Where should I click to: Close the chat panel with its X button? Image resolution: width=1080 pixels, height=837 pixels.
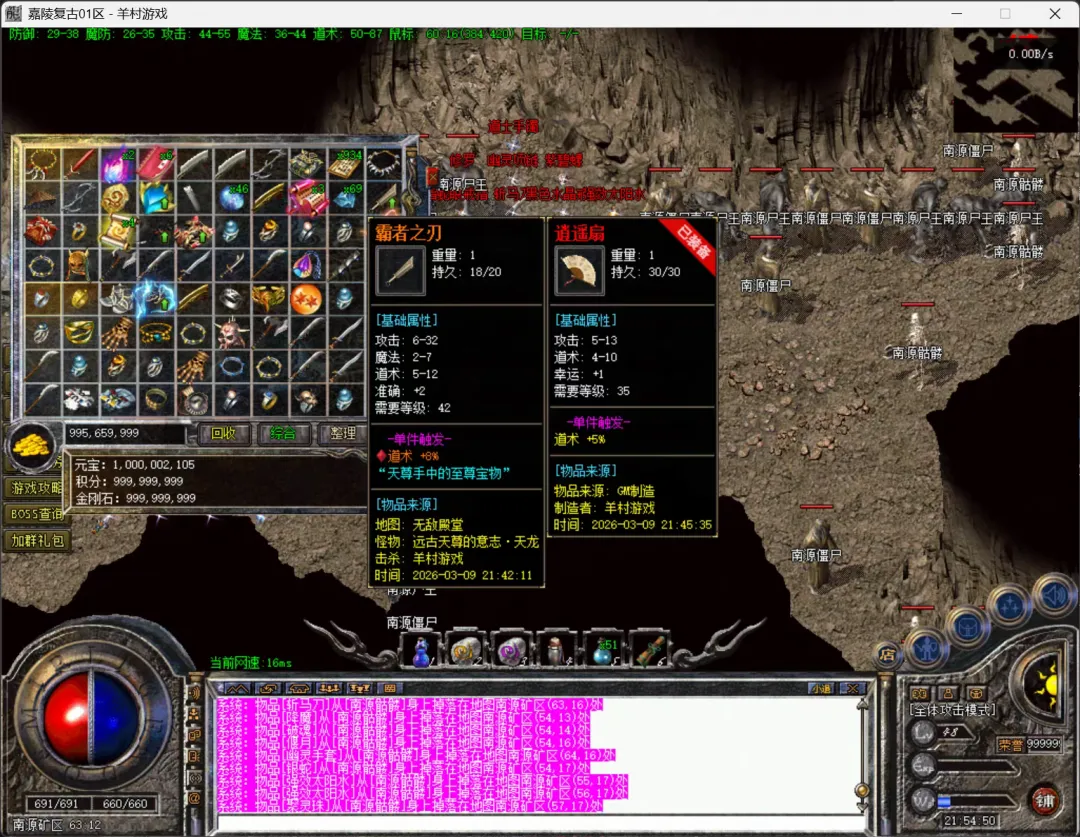click(853, 688)
